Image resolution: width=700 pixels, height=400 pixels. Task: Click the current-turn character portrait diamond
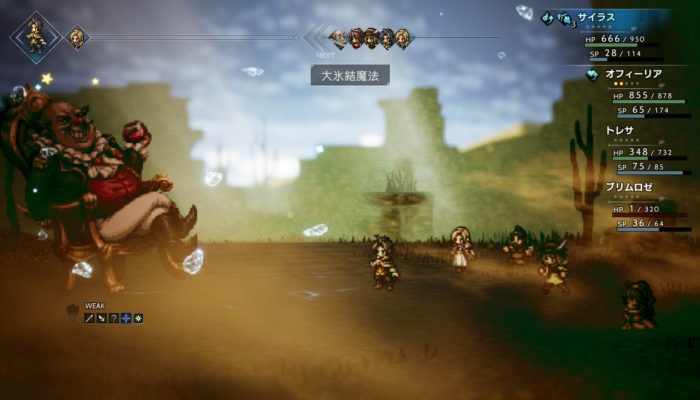34,36
